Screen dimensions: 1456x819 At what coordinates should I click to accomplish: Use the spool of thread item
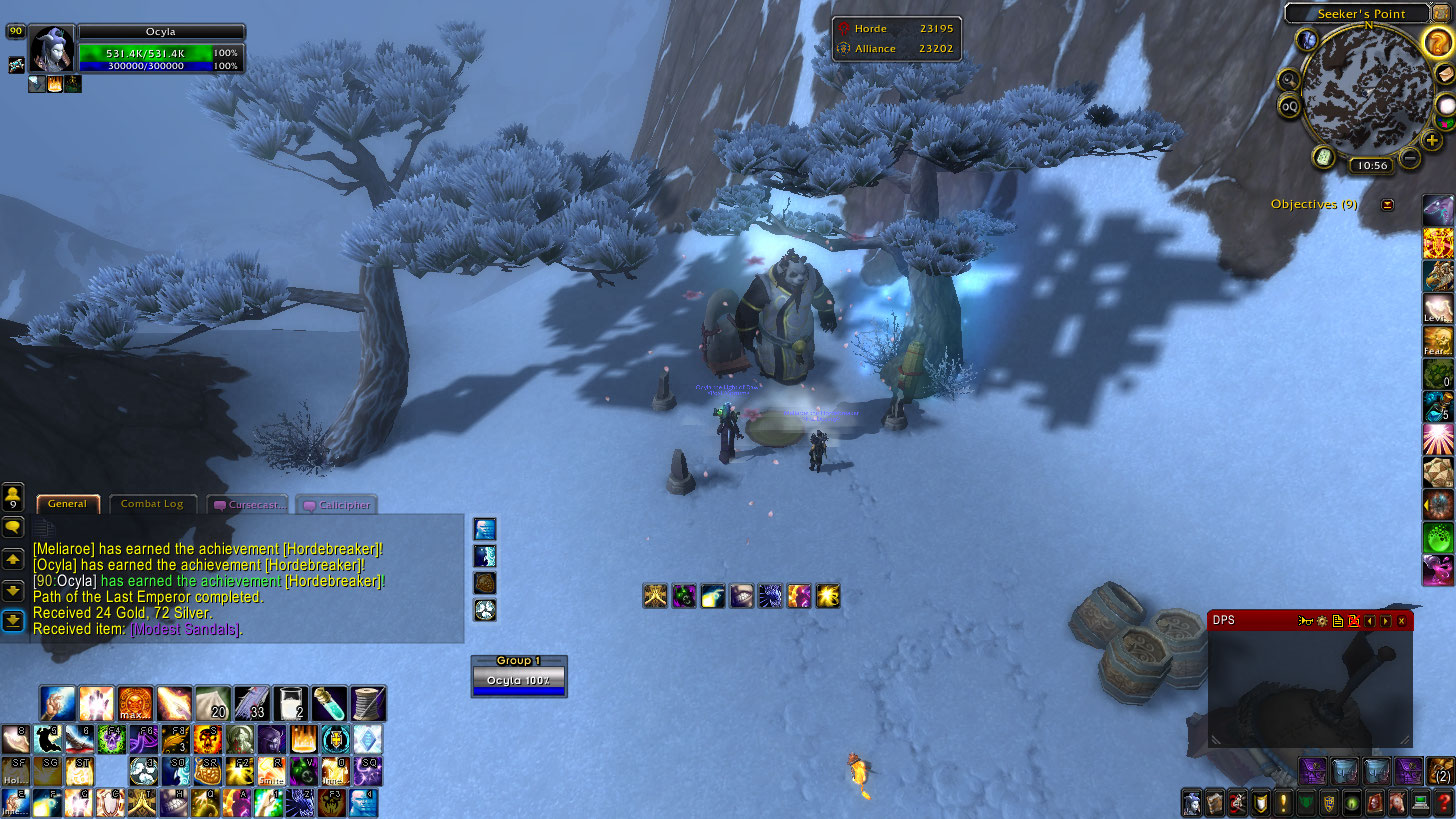pos(368,703)
